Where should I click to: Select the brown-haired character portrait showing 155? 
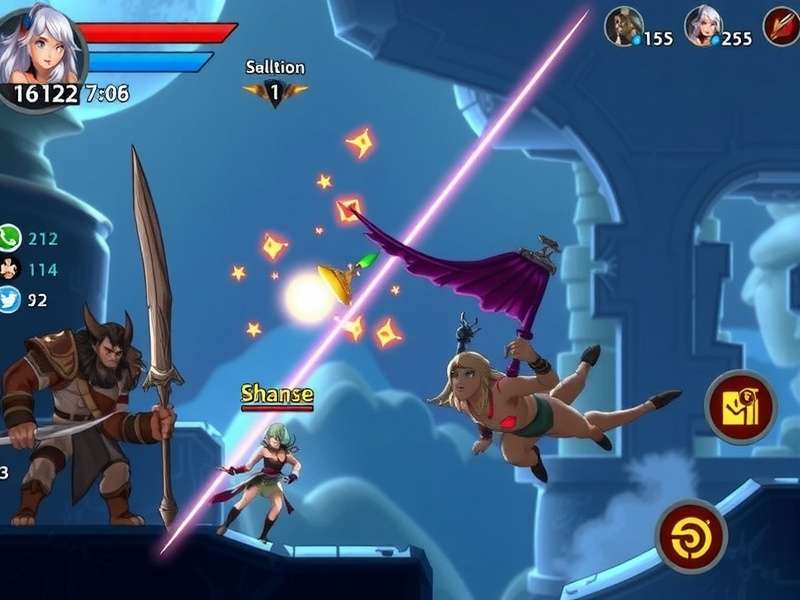pos(623,26)
